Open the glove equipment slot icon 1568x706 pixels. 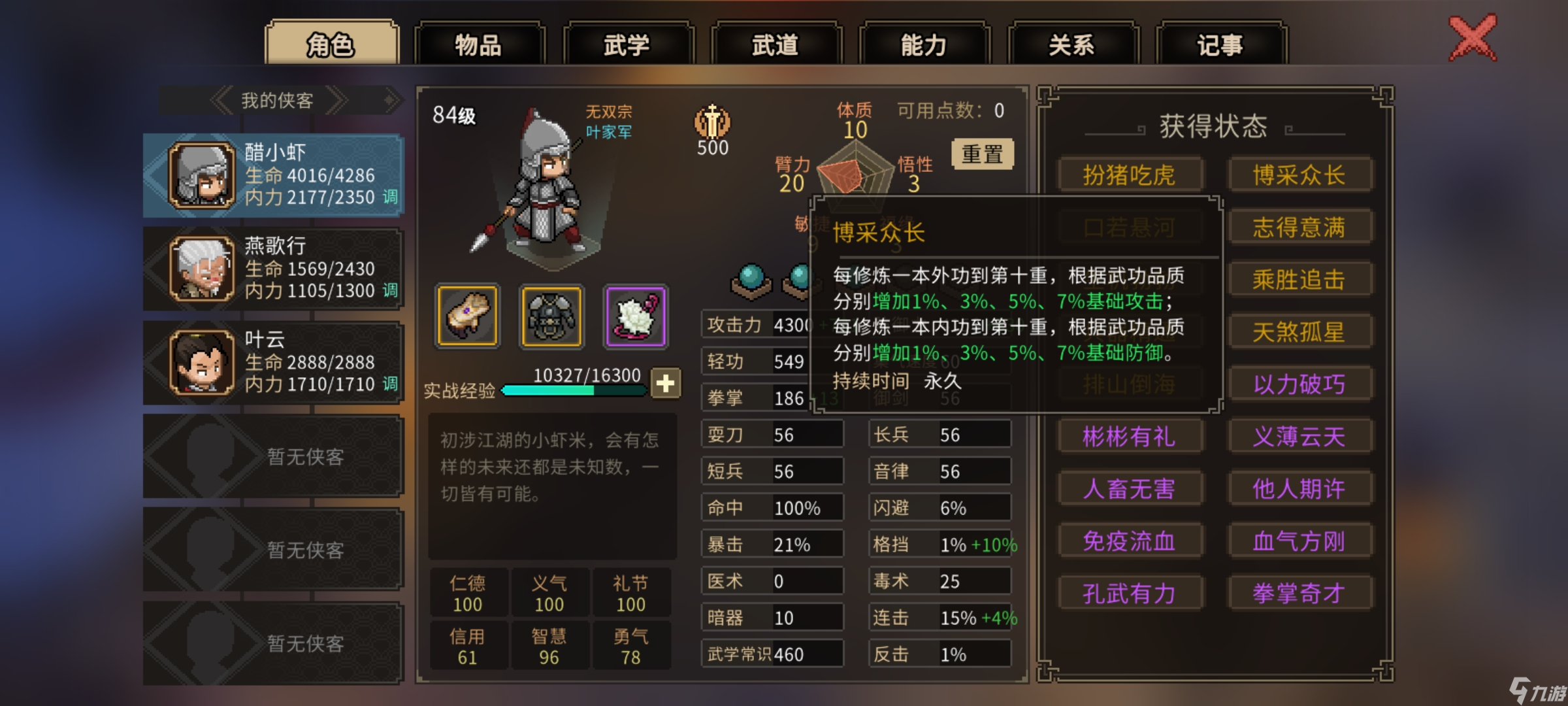pos(466,316)
